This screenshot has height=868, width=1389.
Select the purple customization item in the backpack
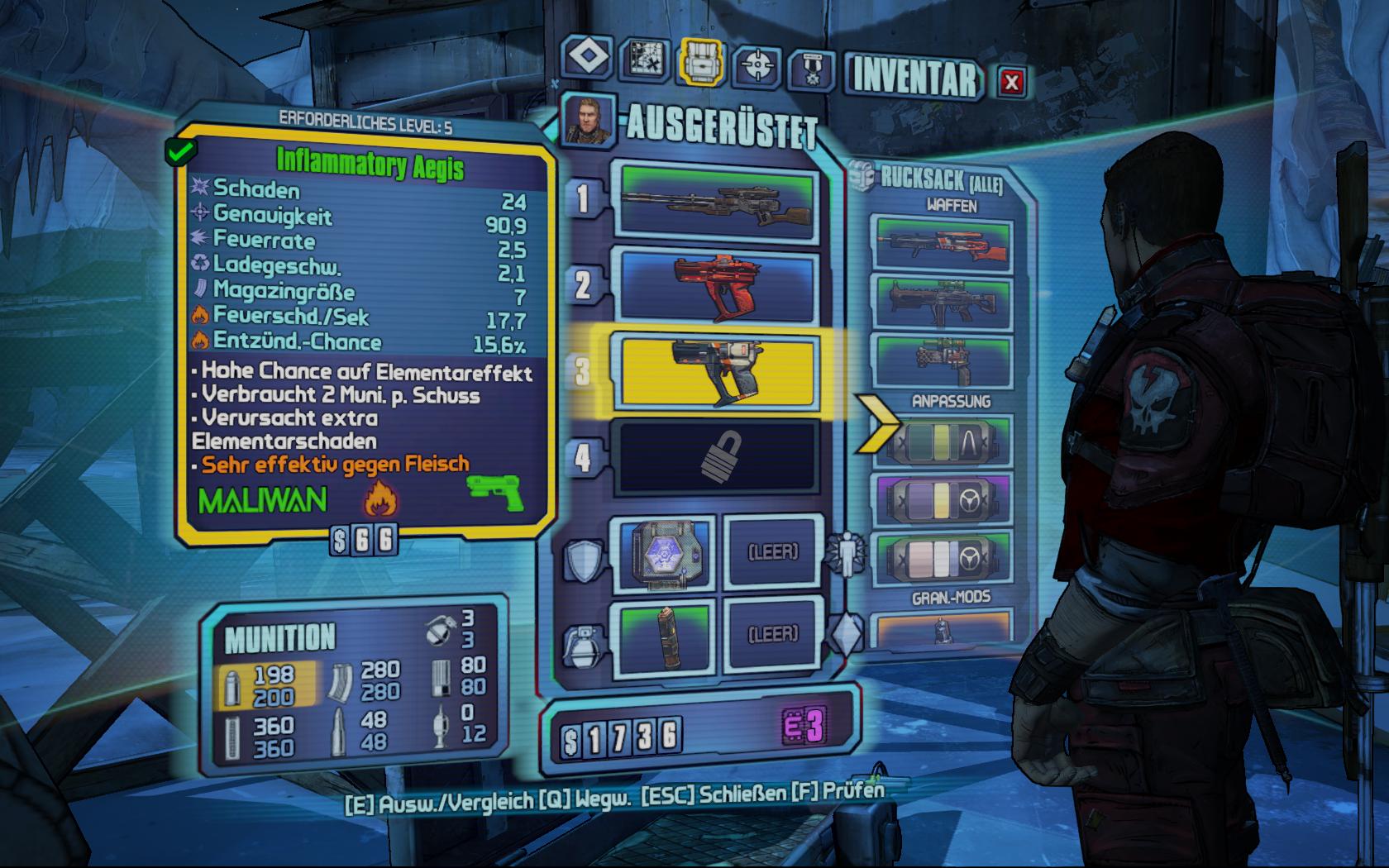click(x=943, y=498)
